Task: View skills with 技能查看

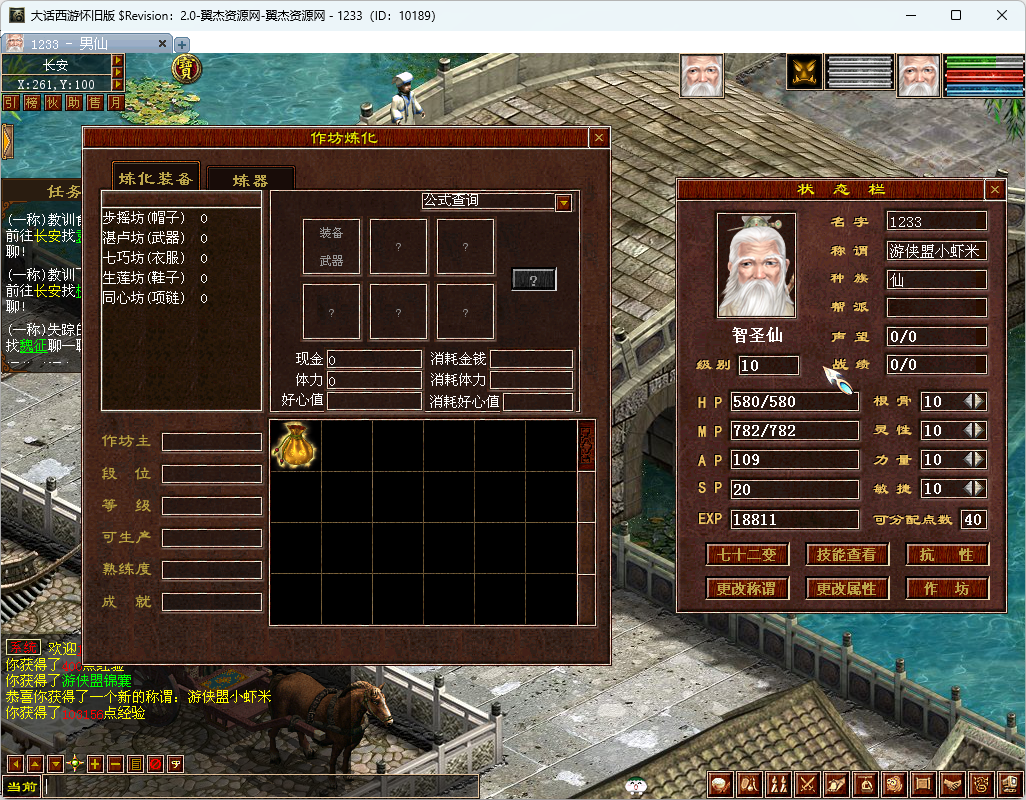Action: (x=847, y=555)
